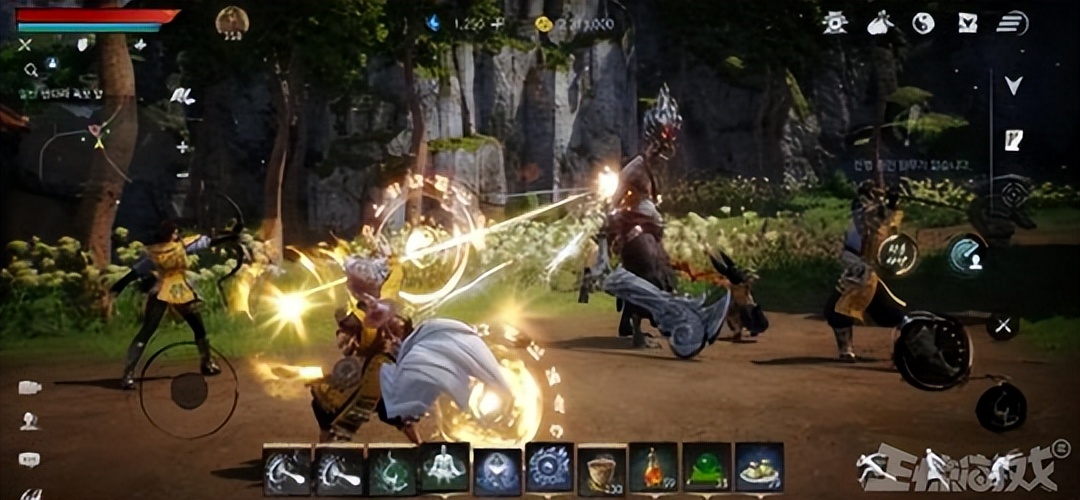Open the inventory pouch bag
The height and width of the screenshot is (500, 1080).
point(879,22)
